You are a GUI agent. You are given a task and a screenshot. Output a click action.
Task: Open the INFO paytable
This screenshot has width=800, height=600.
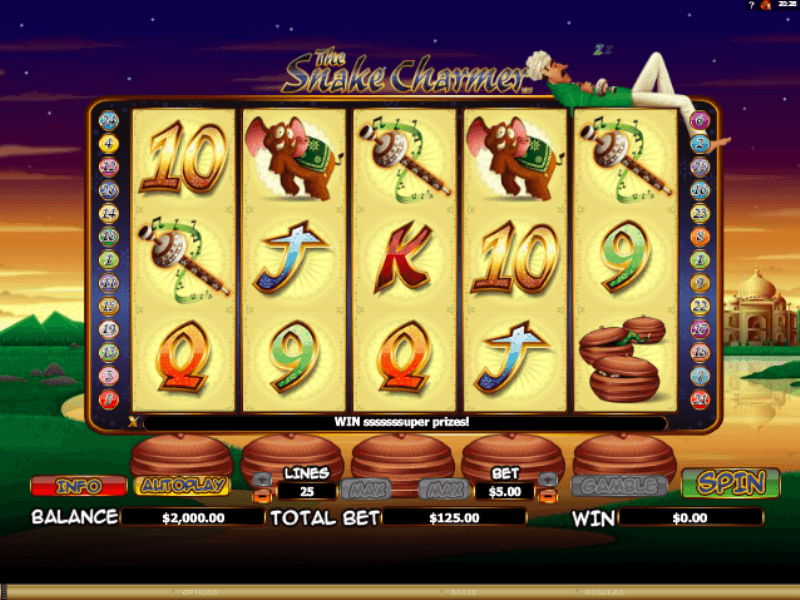tap(79, 486)
